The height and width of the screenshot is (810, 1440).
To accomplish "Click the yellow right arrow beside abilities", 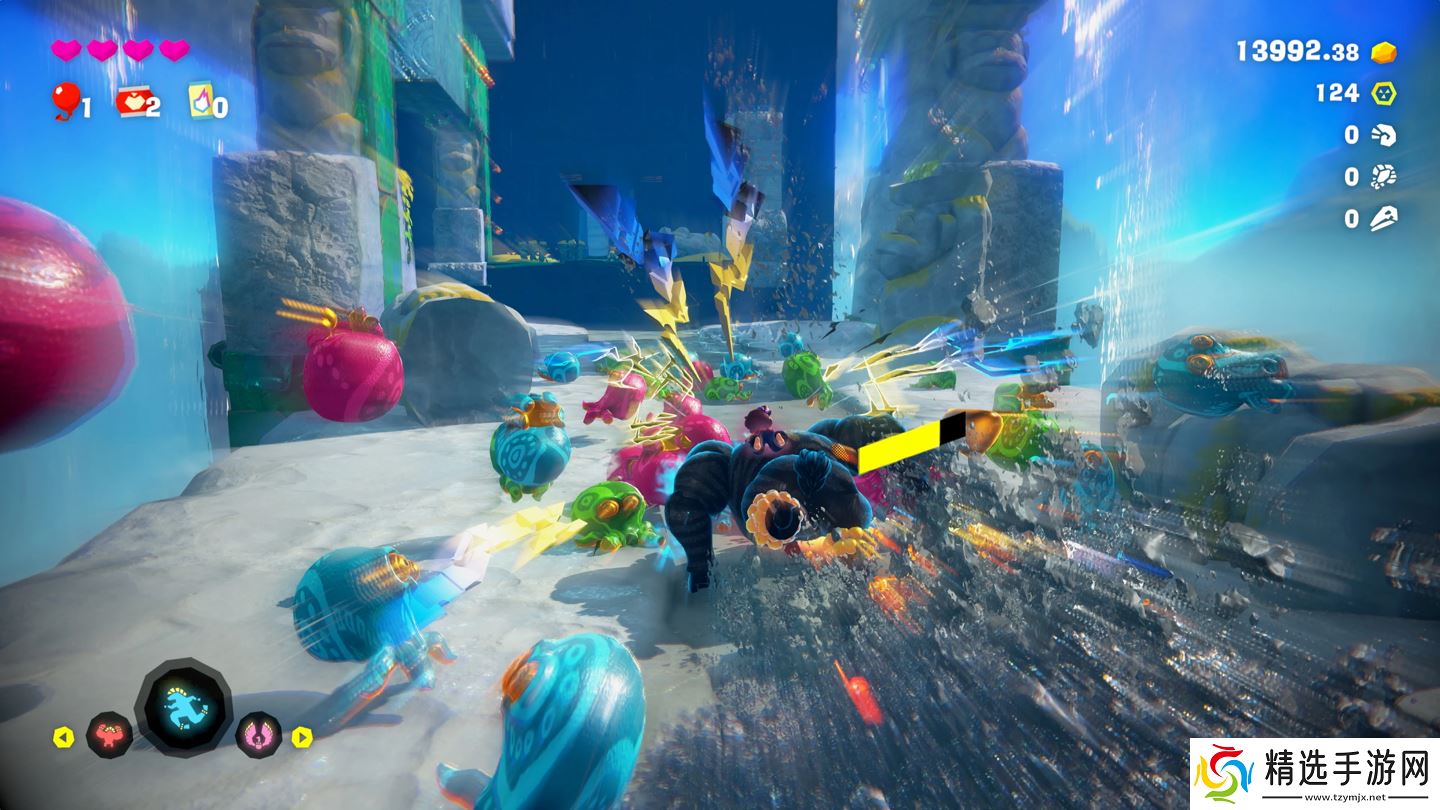I will 302,738.
